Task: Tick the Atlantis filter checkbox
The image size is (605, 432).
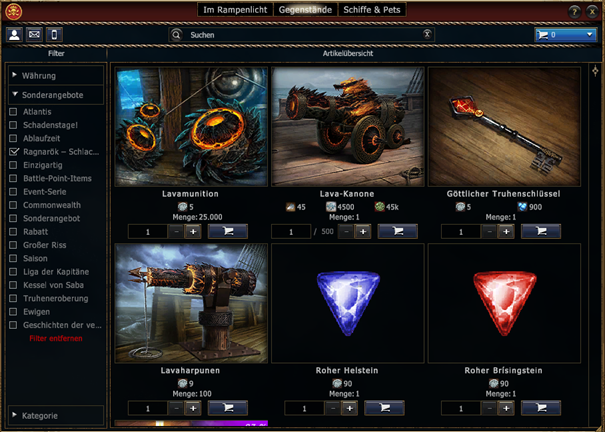Action: point(14,111)
